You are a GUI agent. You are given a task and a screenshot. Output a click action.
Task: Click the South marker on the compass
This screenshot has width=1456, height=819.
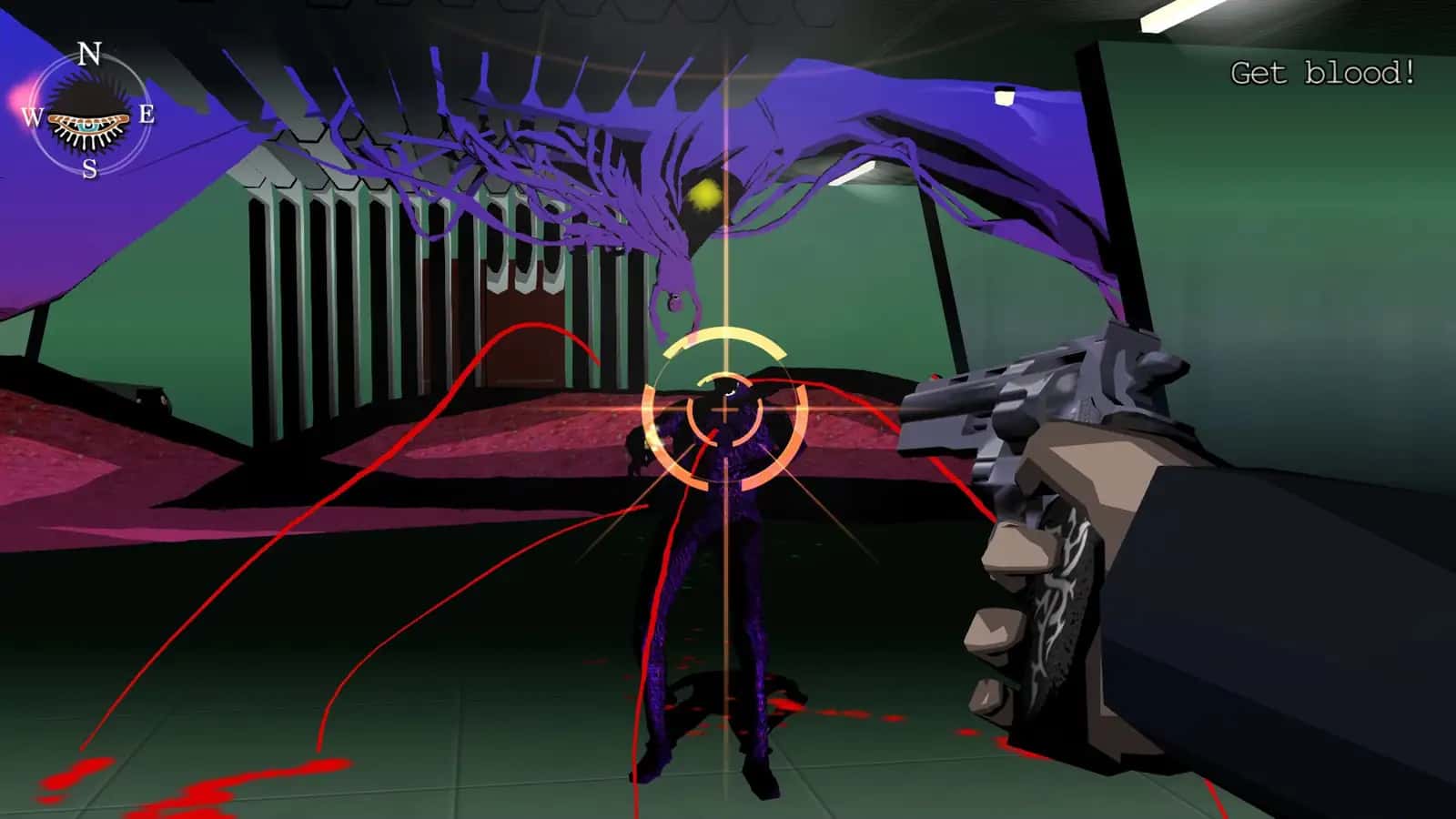88,168
